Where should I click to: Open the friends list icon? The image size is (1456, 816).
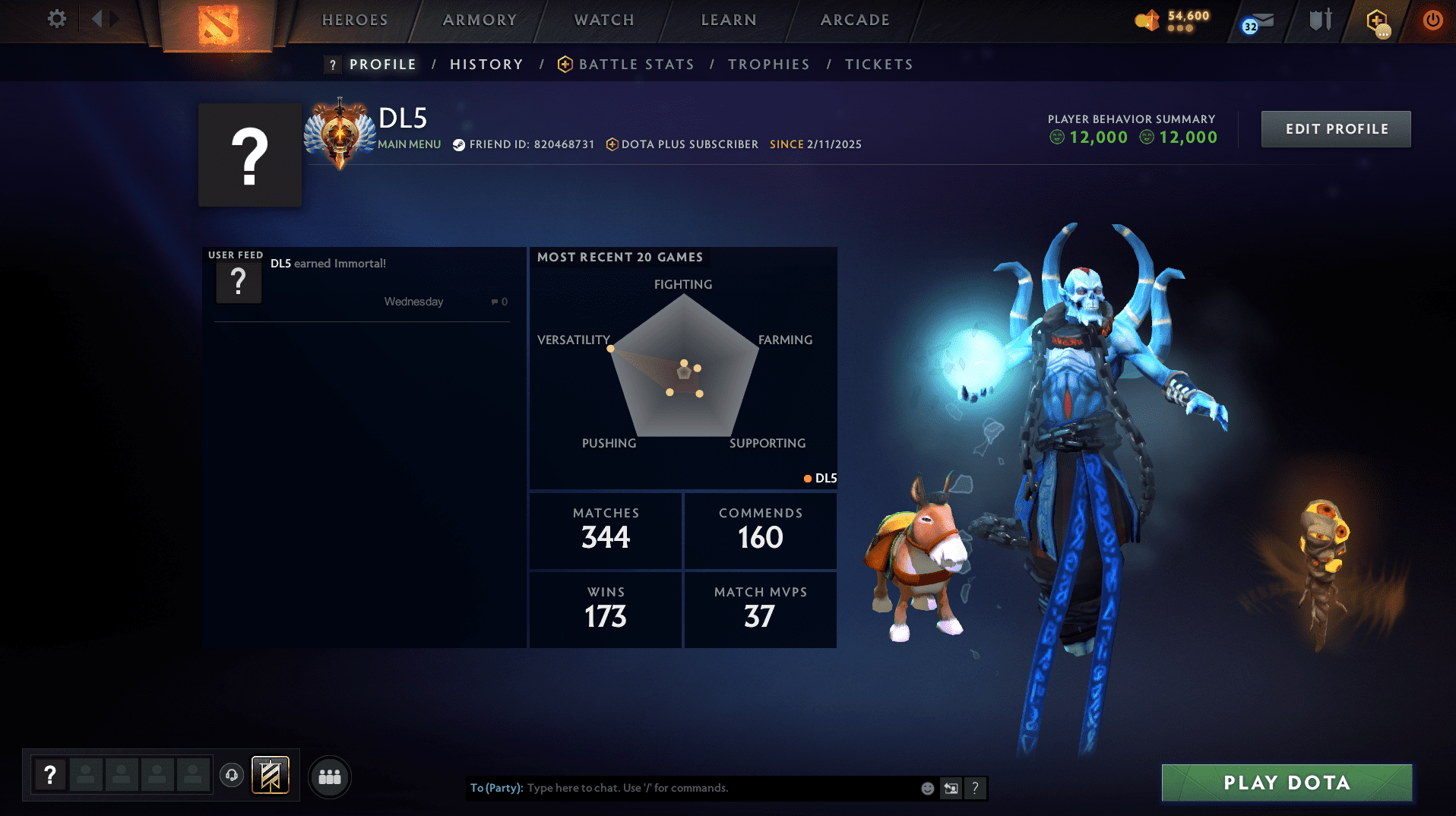click(x=329, y=776)
